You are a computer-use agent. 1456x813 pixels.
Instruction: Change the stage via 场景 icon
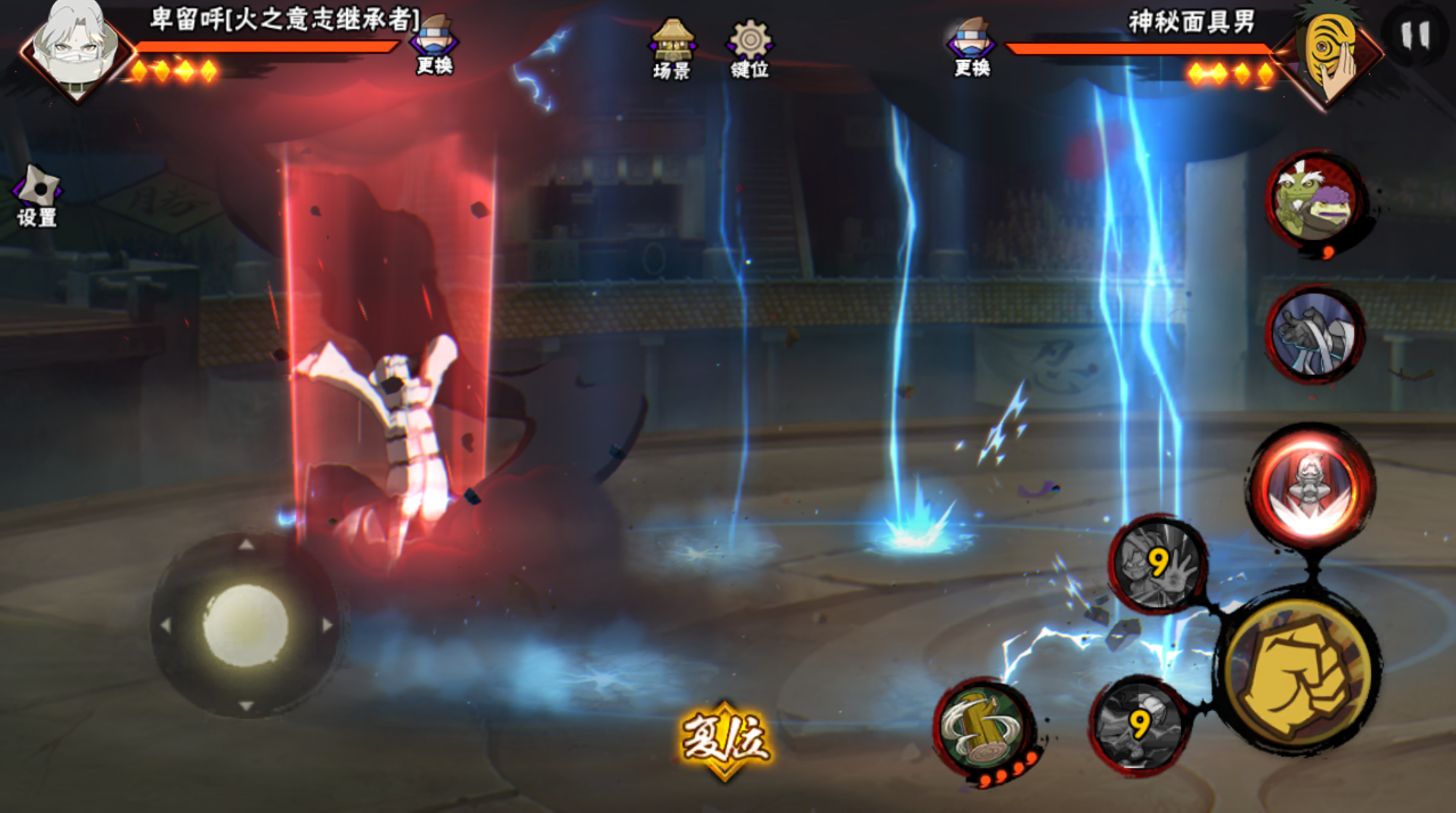tap(671, 50)
